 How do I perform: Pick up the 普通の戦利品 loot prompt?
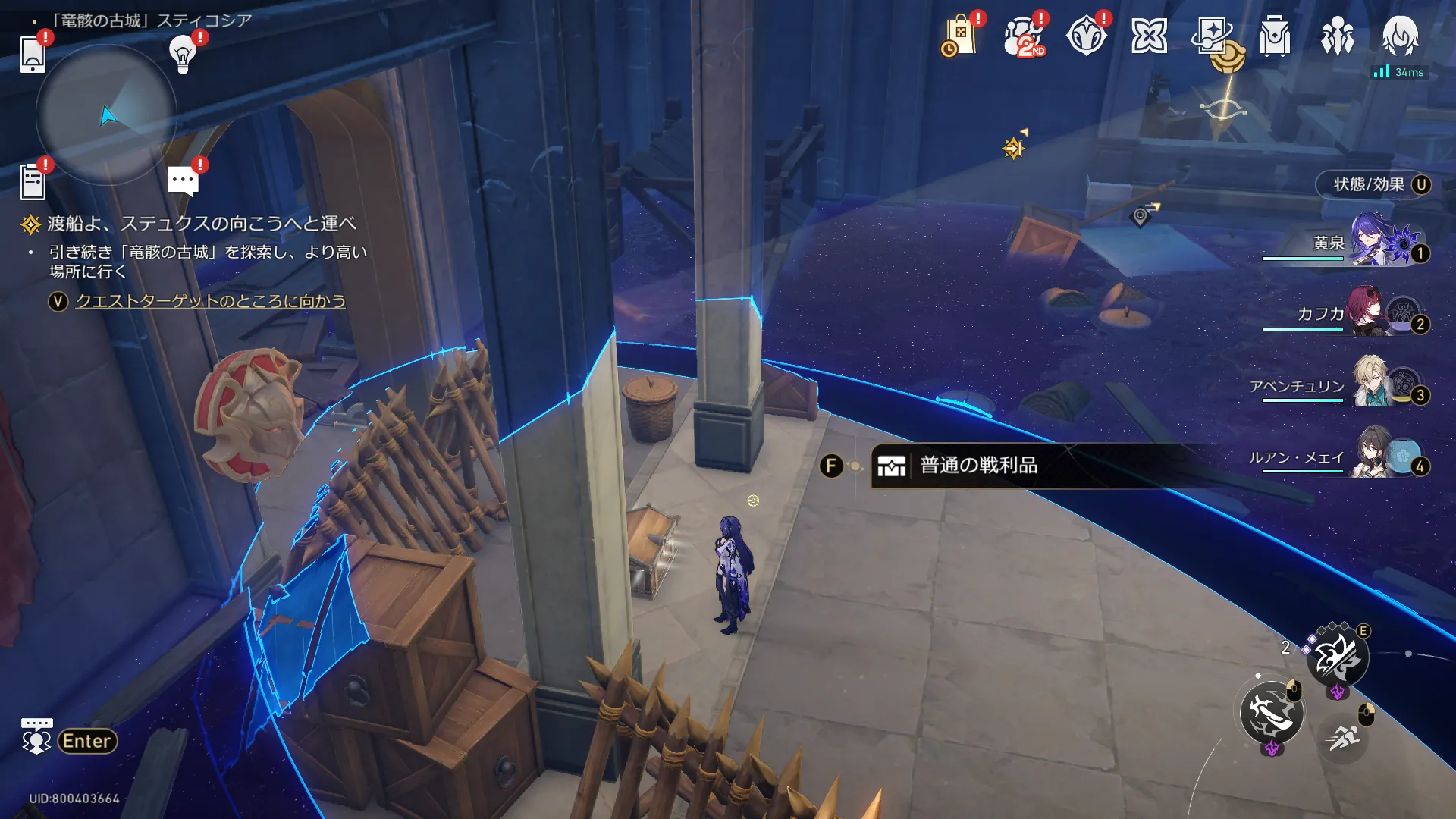pyautogui.click(x=978, y=466)
